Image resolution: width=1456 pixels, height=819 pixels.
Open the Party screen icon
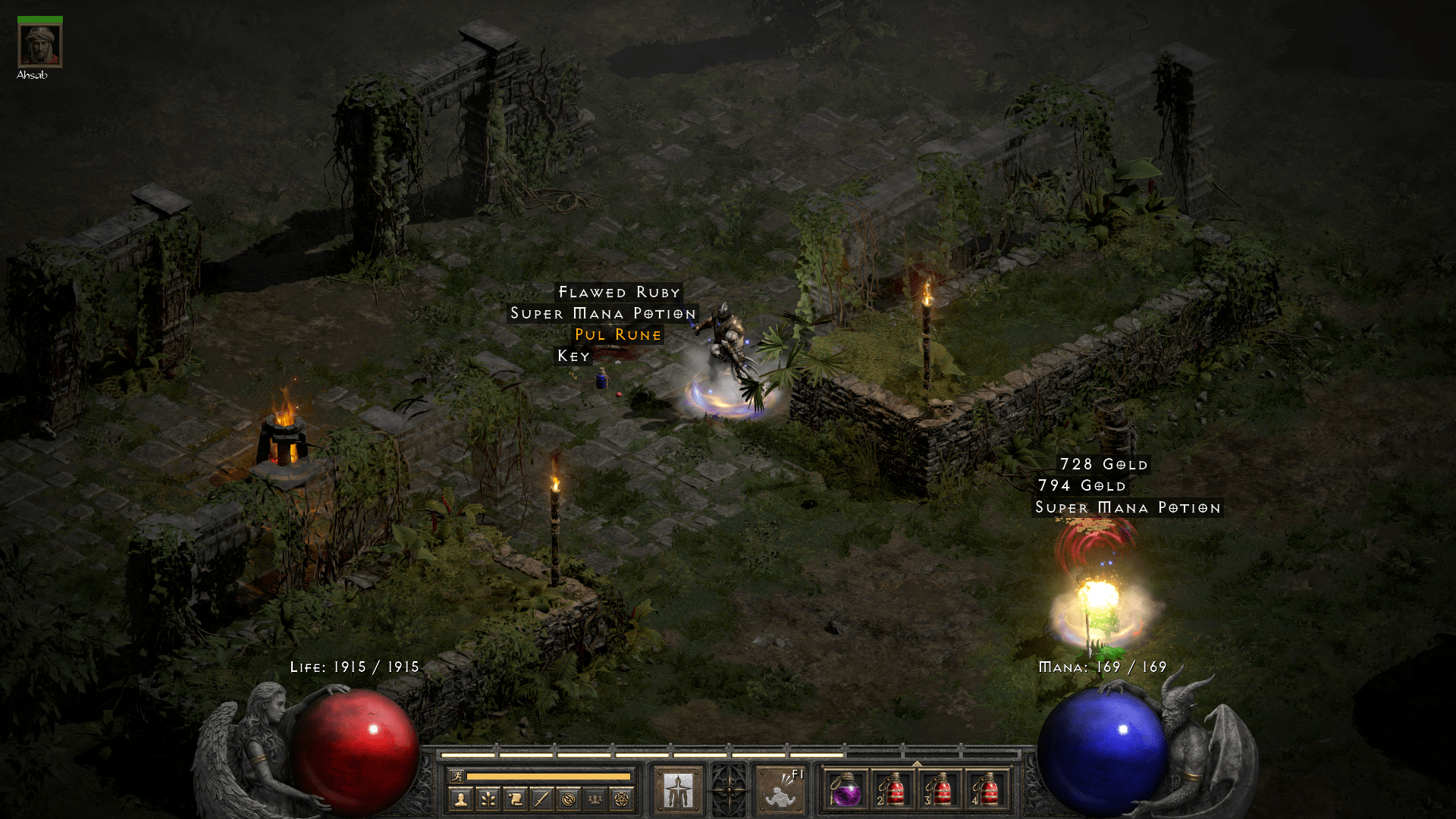(x=594, y=798)
